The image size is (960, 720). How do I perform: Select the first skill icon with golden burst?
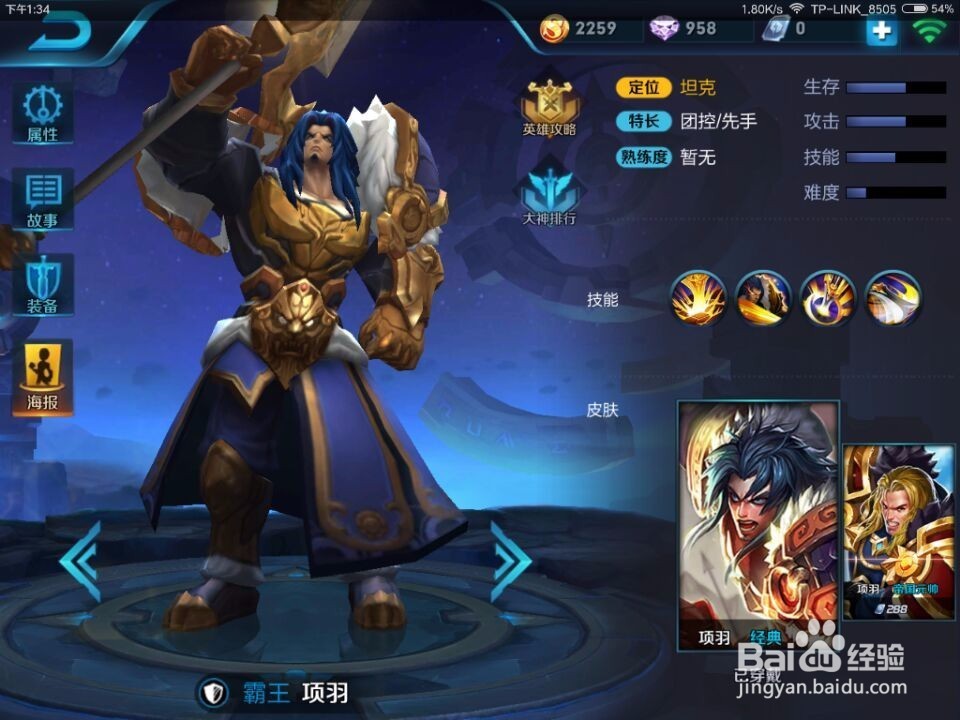(698, 297)
